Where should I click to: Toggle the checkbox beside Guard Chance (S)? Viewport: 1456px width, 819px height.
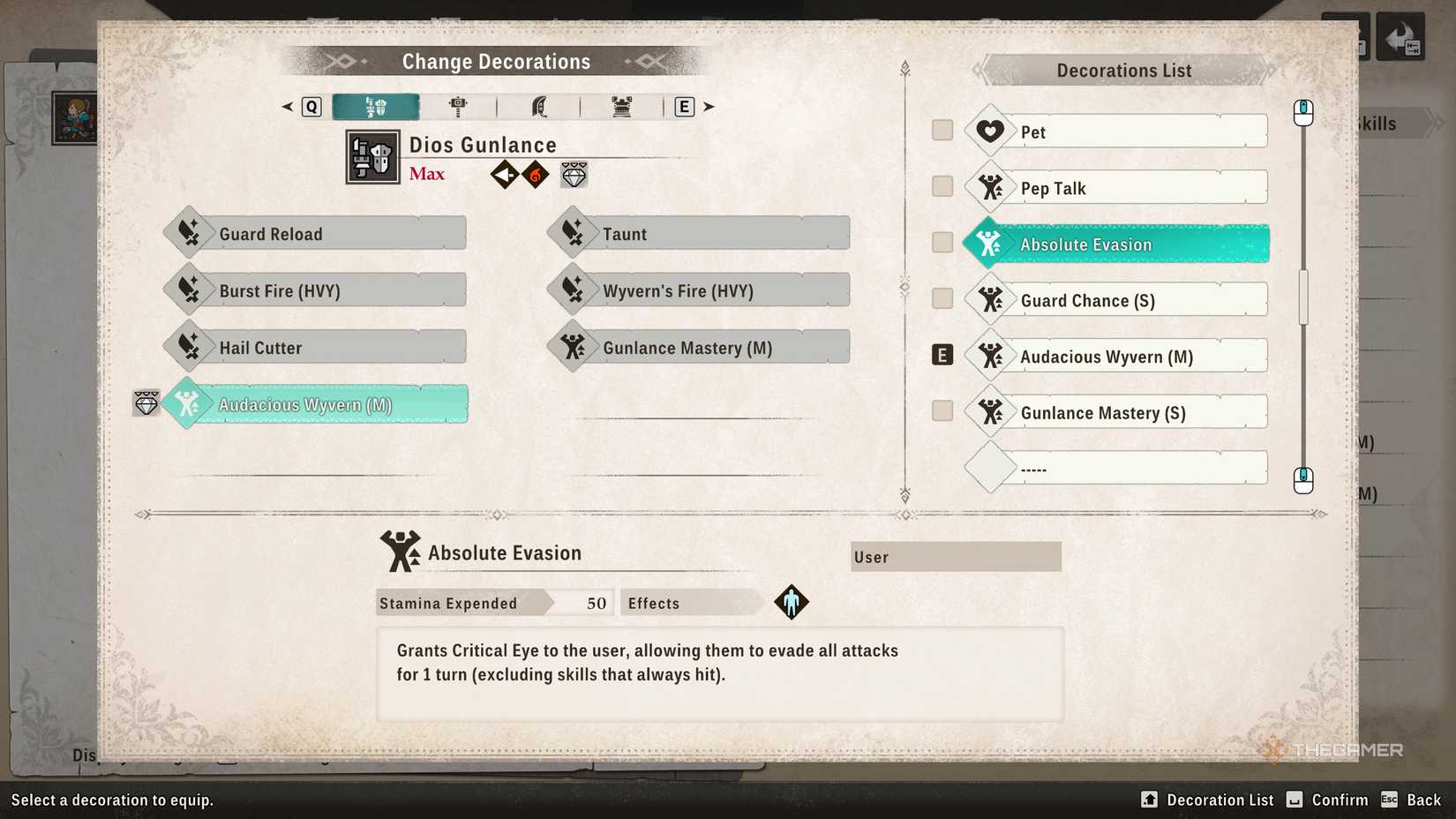(942, 298)
